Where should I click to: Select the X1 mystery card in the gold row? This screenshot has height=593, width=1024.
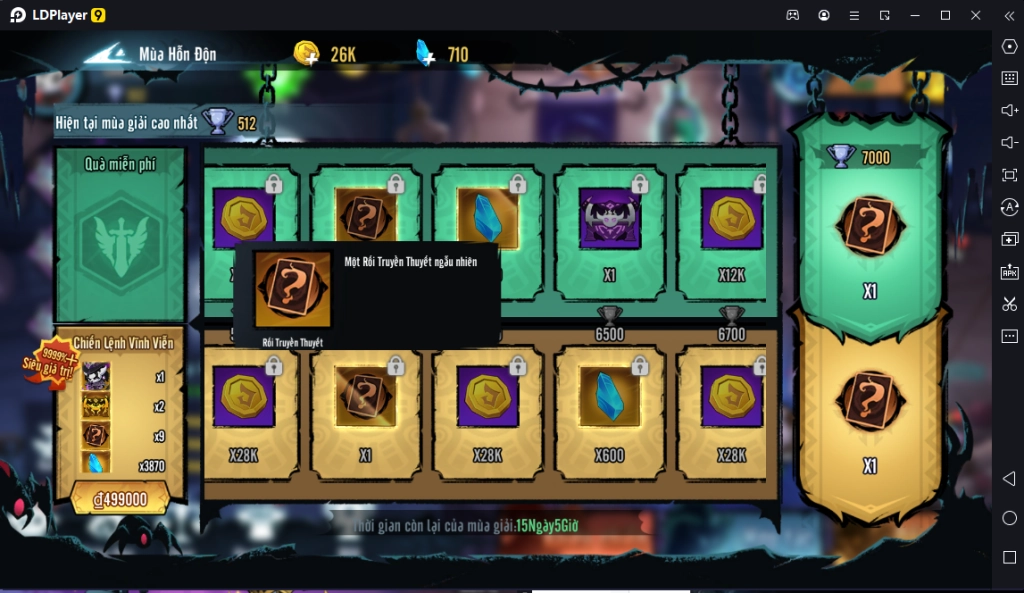coord(365,408)
